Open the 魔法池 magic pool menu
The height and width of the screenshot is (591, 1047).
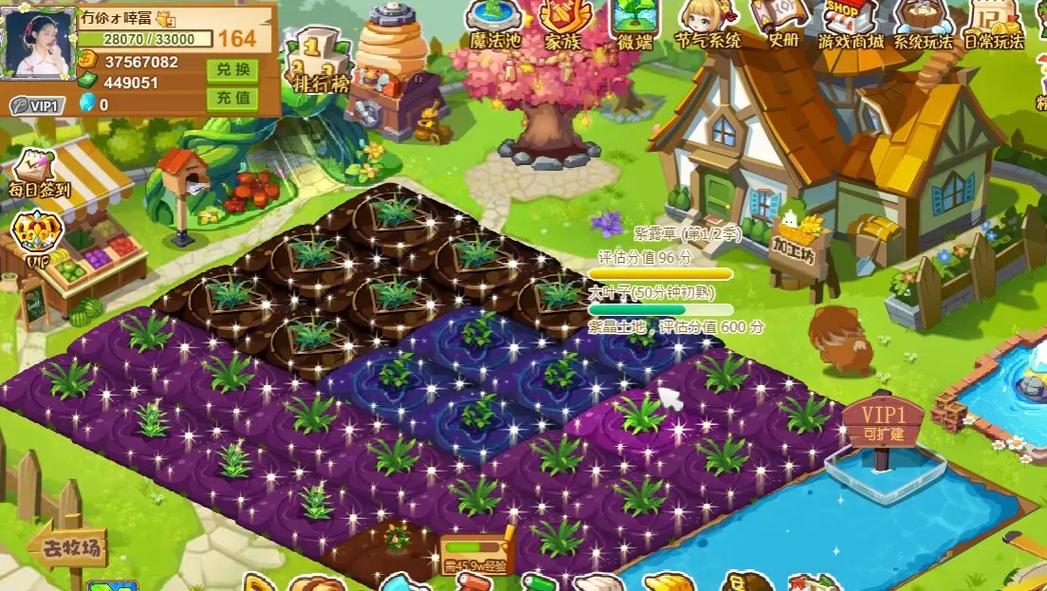click(x=495, y=23)
